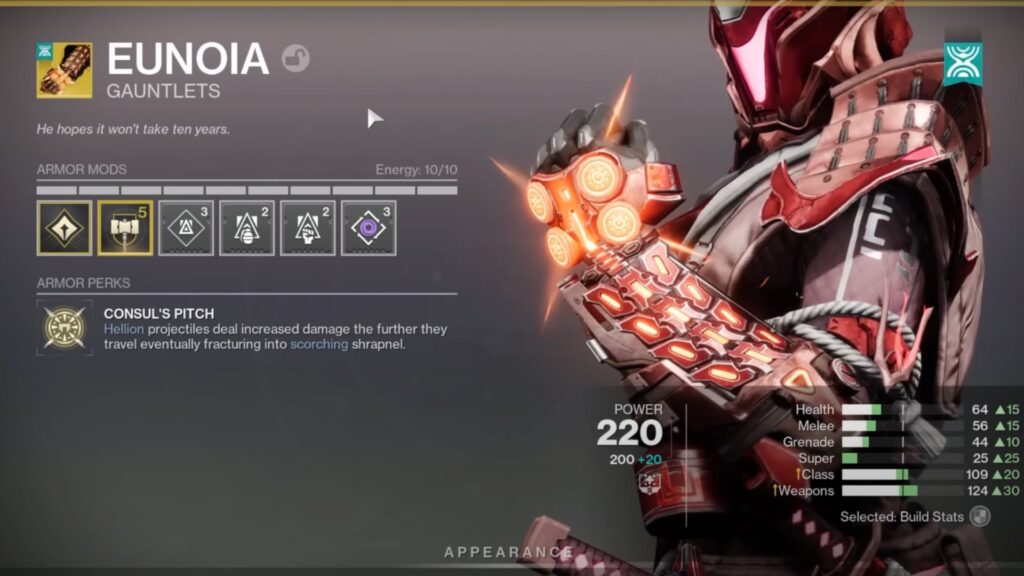This screenshot has width=1024, height=576.
Task: Choose the triangle-in-diamond mod slot
Action: [186, 228]
